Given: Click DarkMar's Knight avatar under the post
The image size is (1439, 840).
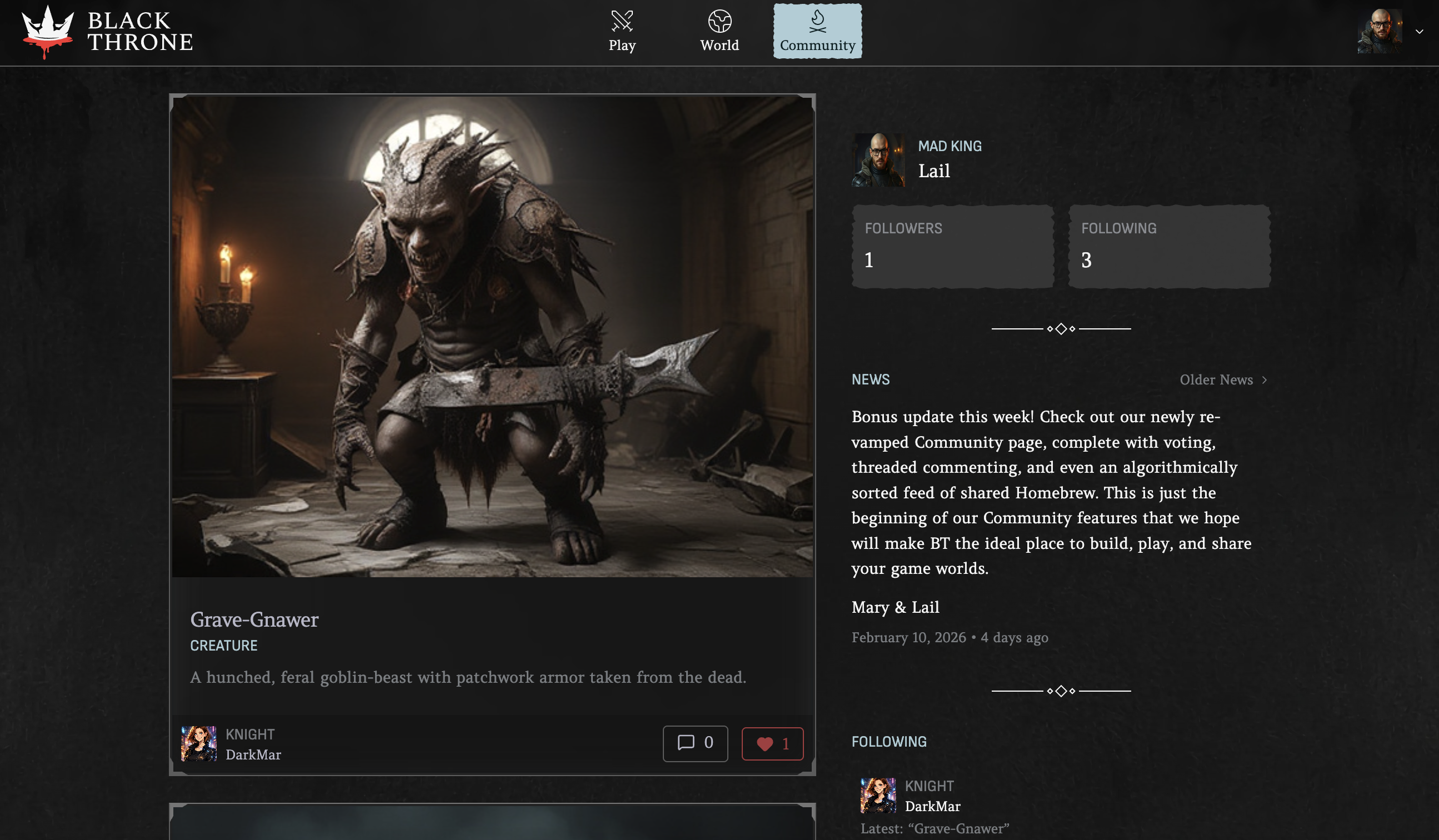Looking at the screenshot, I should [200, 743].
